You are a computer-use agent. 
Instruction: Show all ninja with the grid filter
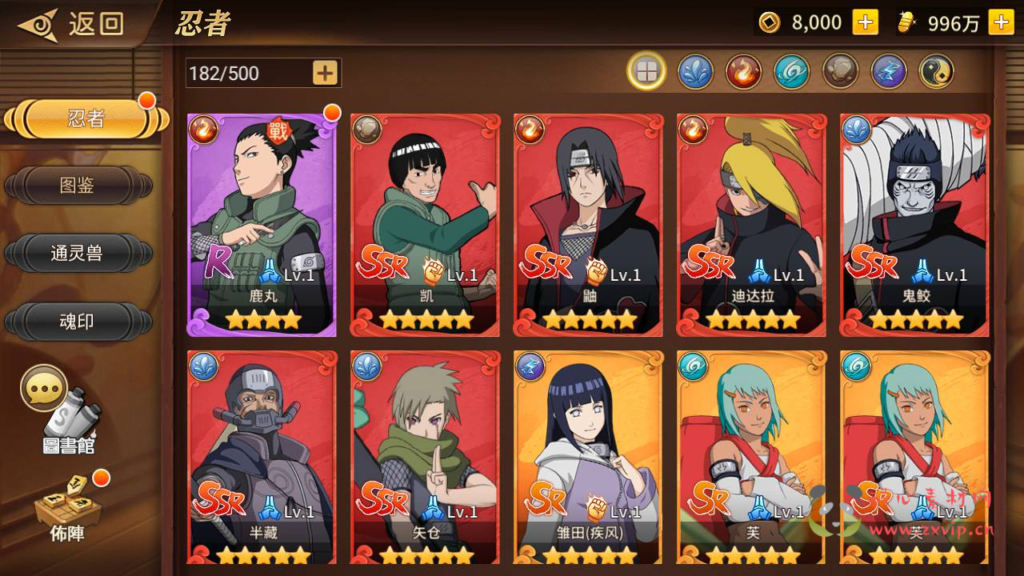coord(647,71)
